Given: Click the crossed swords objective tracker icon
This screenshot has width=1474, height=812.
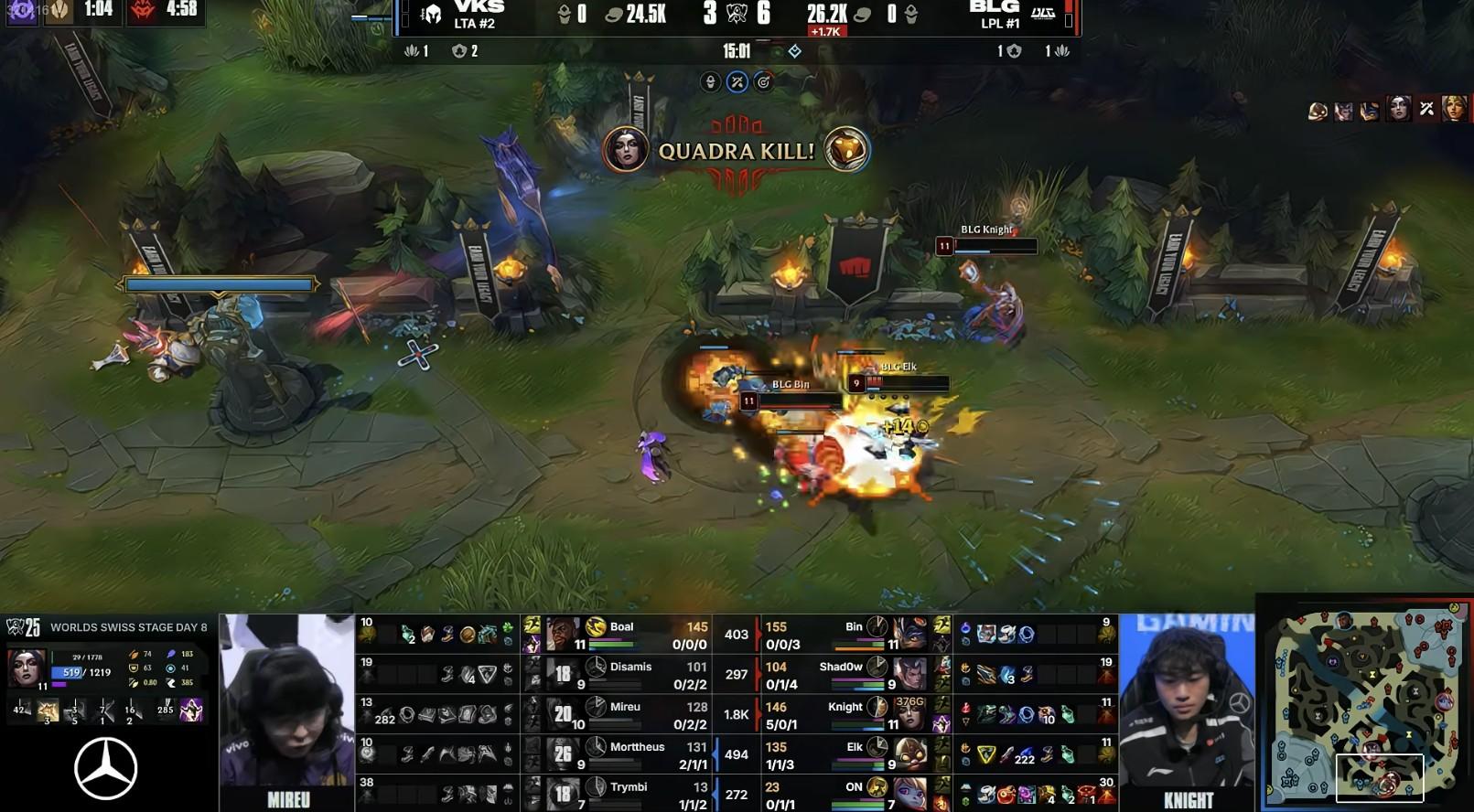Looking at the screenshot, I should pyautogui.click(x=737, y=82).
